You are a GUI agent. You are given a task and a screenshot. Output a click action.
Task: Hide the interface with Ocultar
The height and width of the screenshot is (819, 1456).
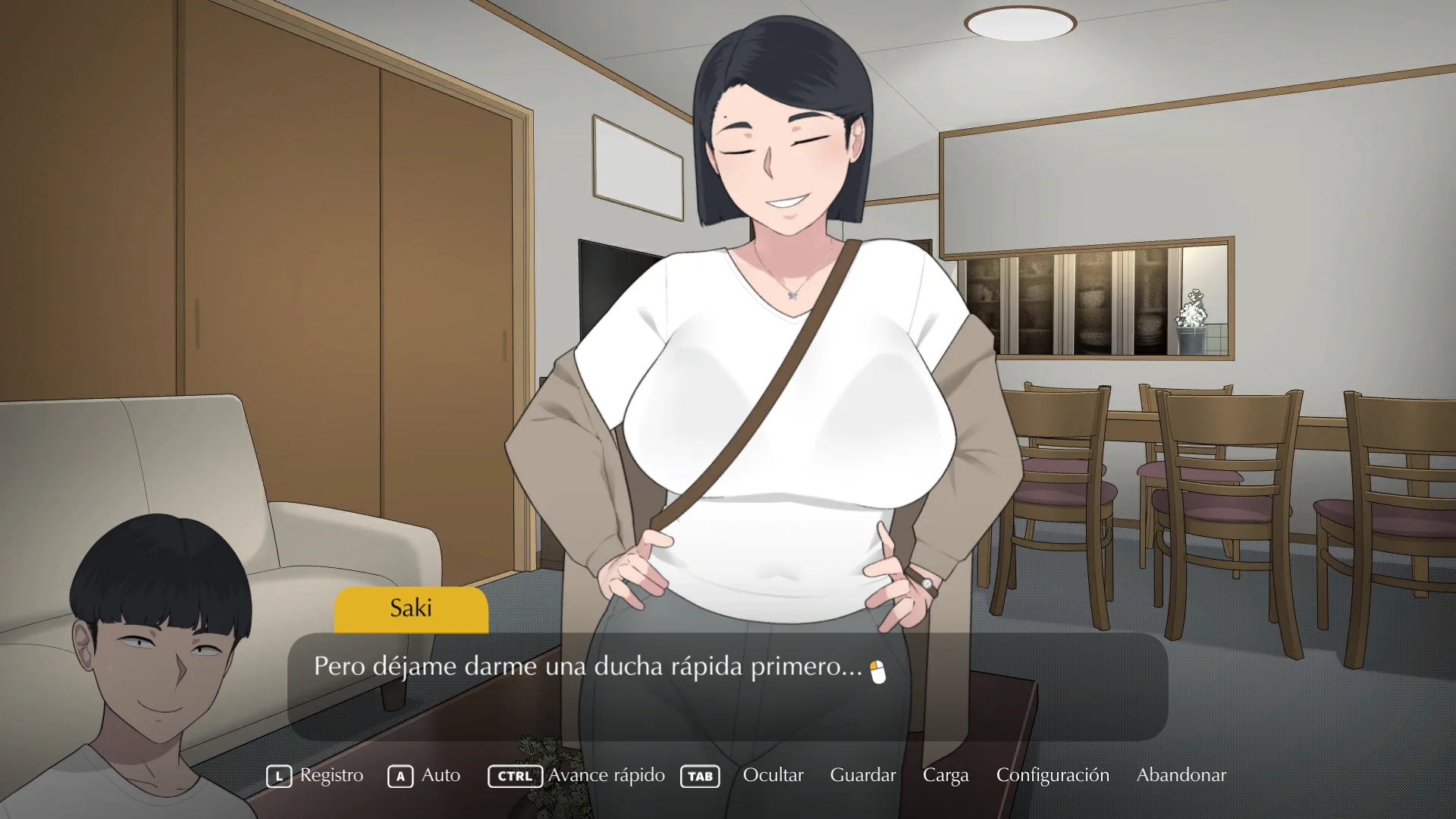[773, 775]
